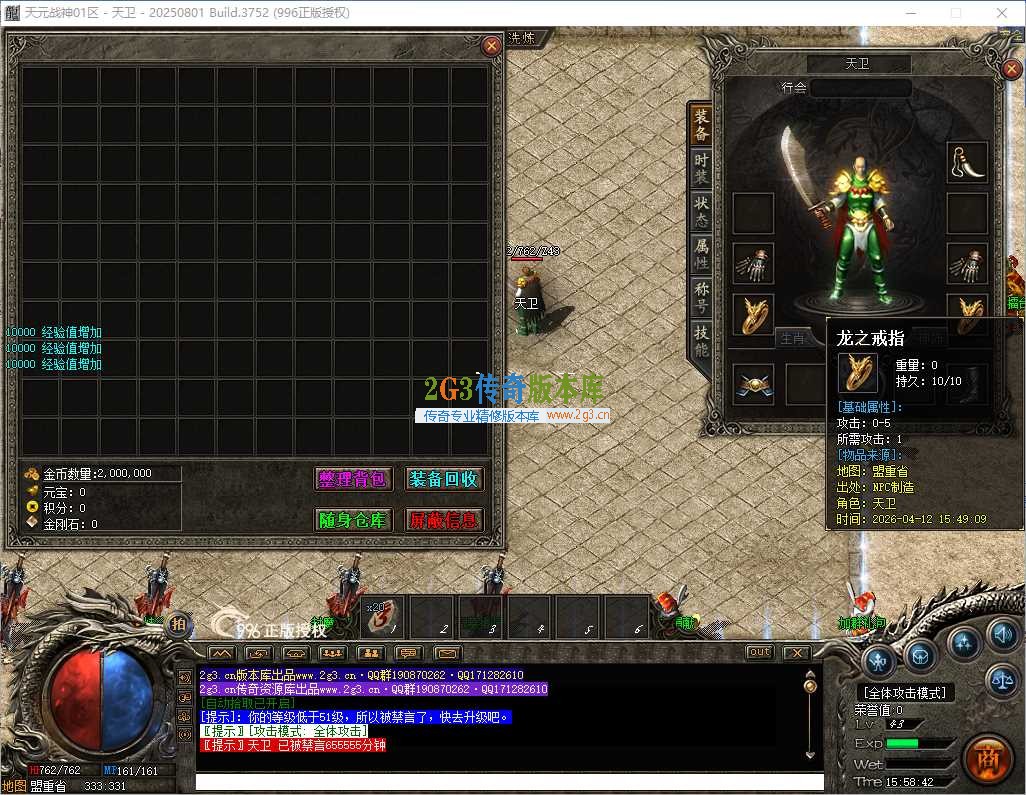Toggle the 屏蔽信息 block info button
This screenshot has height=795, width=1026.
coord(443,520)
